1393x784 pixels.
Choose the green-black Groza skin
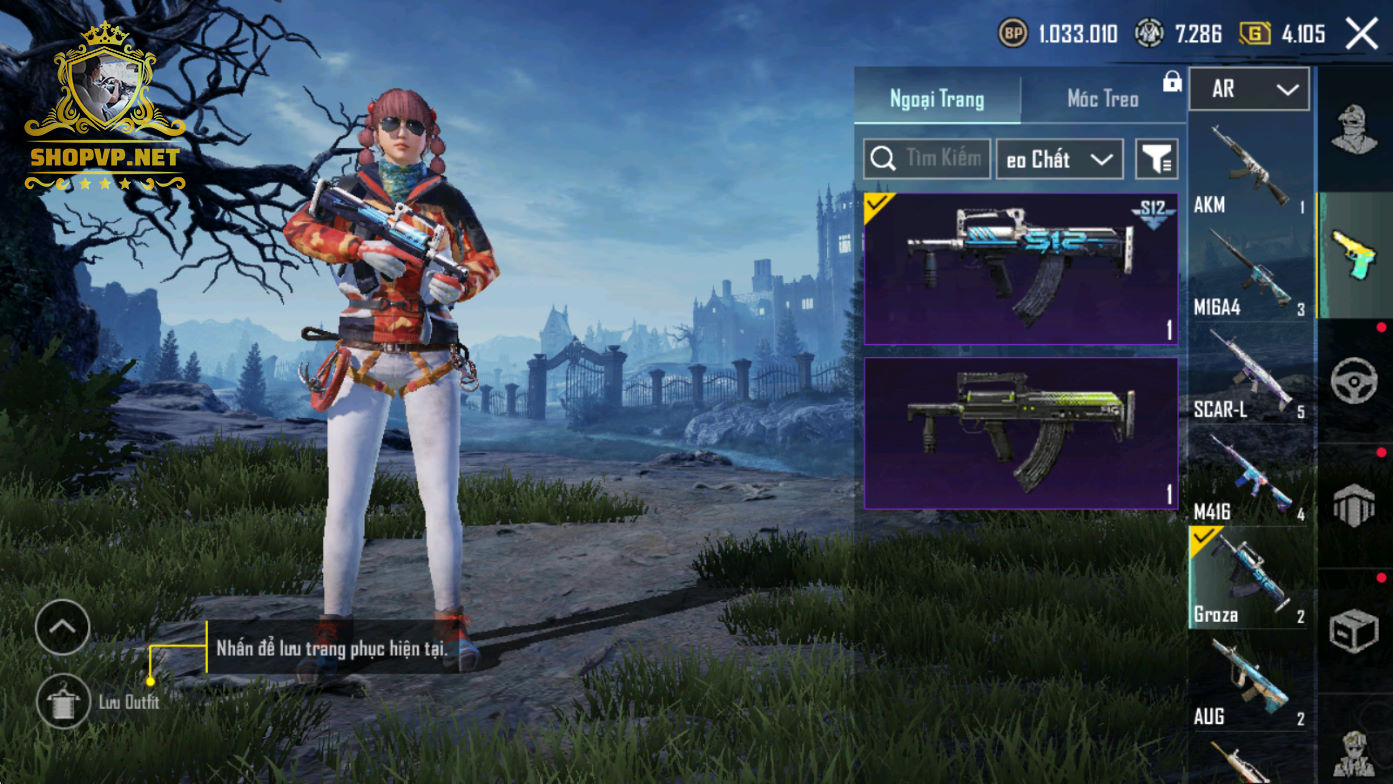(x=1020, y=433)
